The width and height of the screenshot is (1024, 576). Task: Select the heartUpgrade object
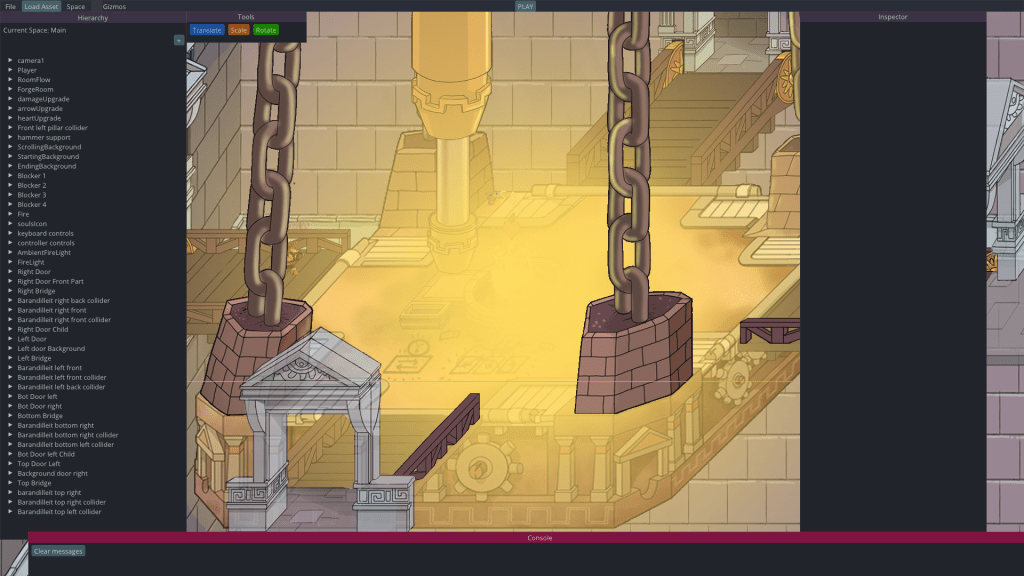39,118
